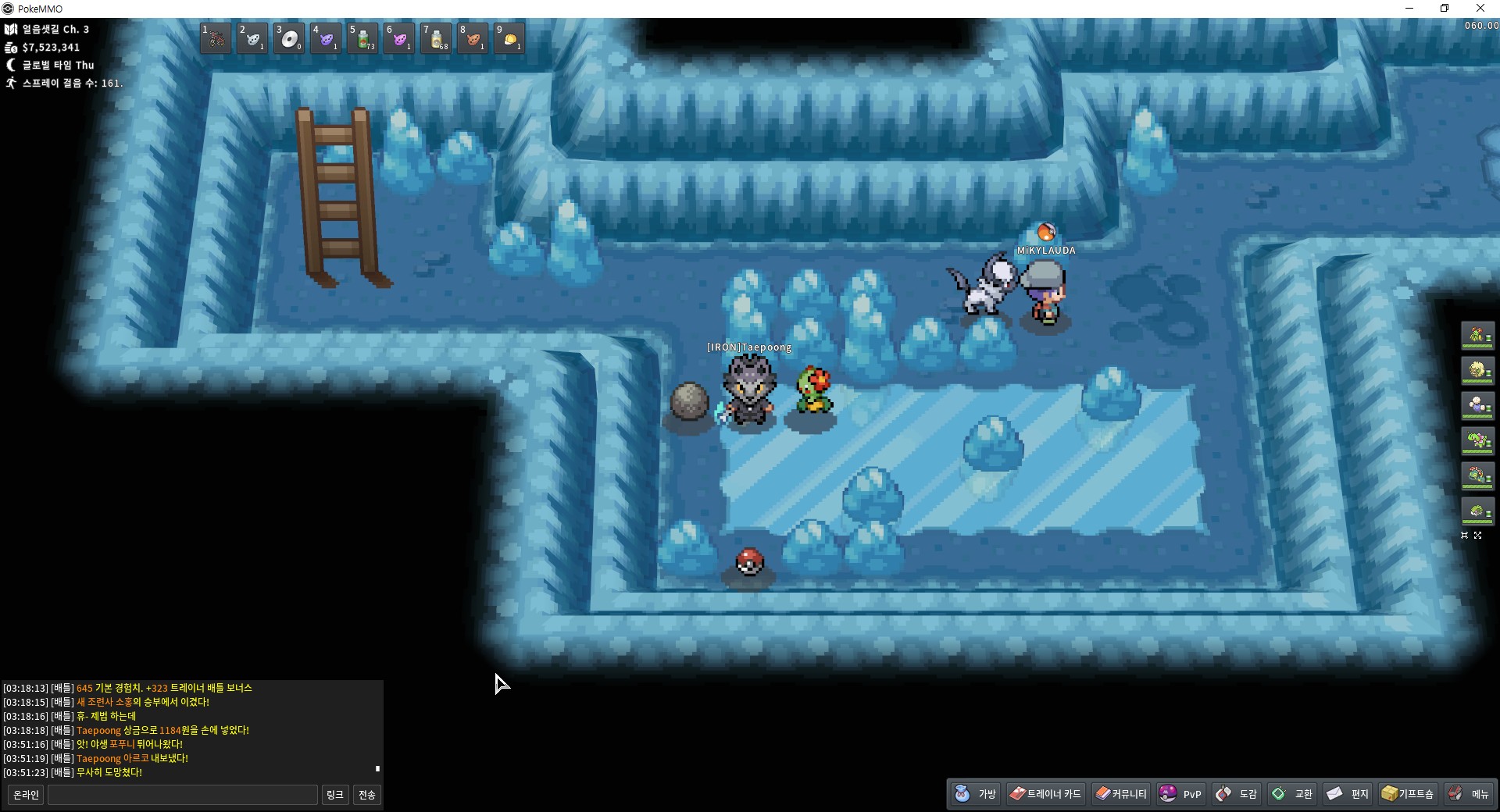
Task: Open the 가방 bag
Action: 976,794
